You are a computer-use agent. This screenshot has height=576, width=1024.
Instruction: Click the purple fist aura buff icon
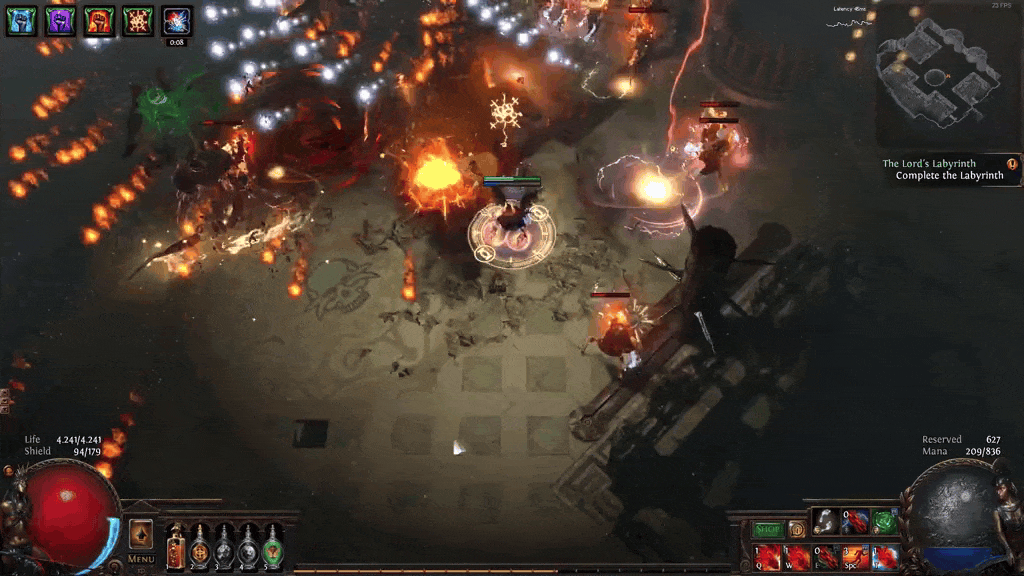60,20
